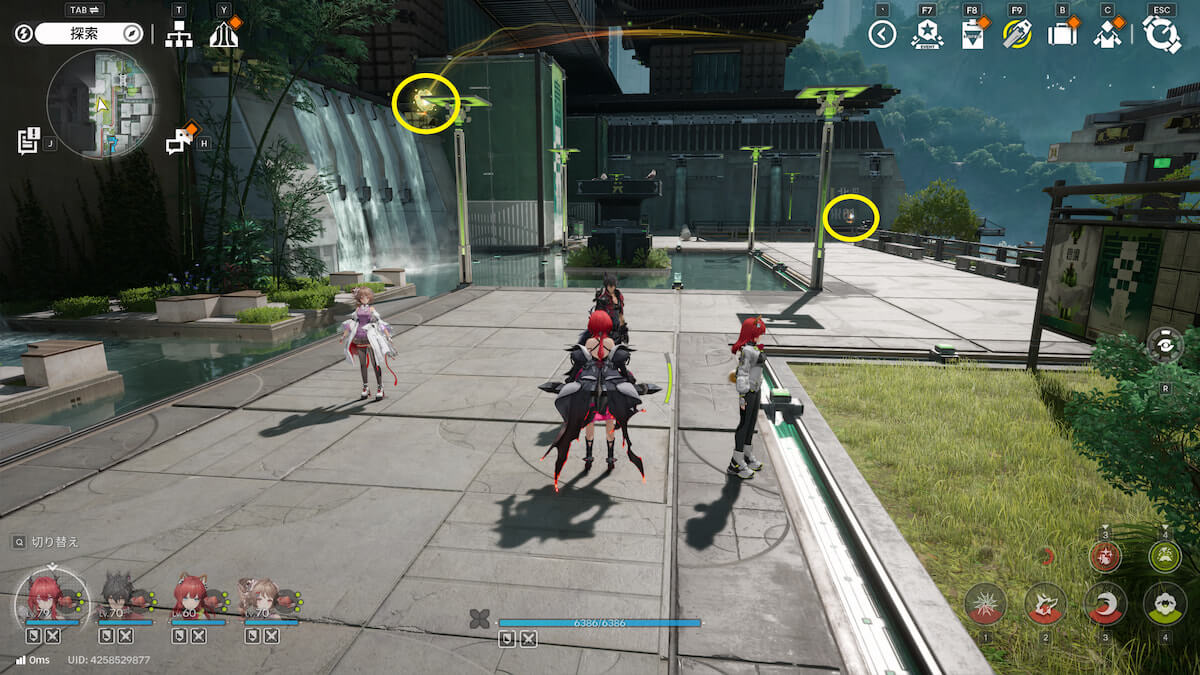Activate the crescent skill in slot 3
Image resolution: width=1200 pixels, height=675 pixels.
click(1105, 603)
